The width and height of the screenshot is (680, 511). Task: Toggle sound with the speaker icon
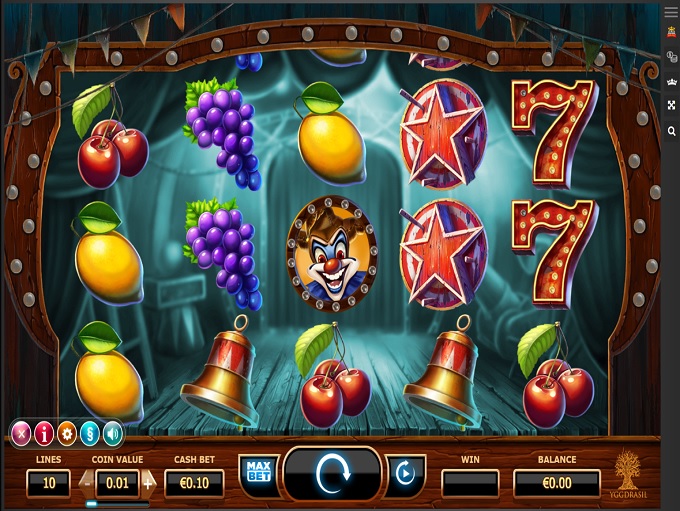(112, 434)
